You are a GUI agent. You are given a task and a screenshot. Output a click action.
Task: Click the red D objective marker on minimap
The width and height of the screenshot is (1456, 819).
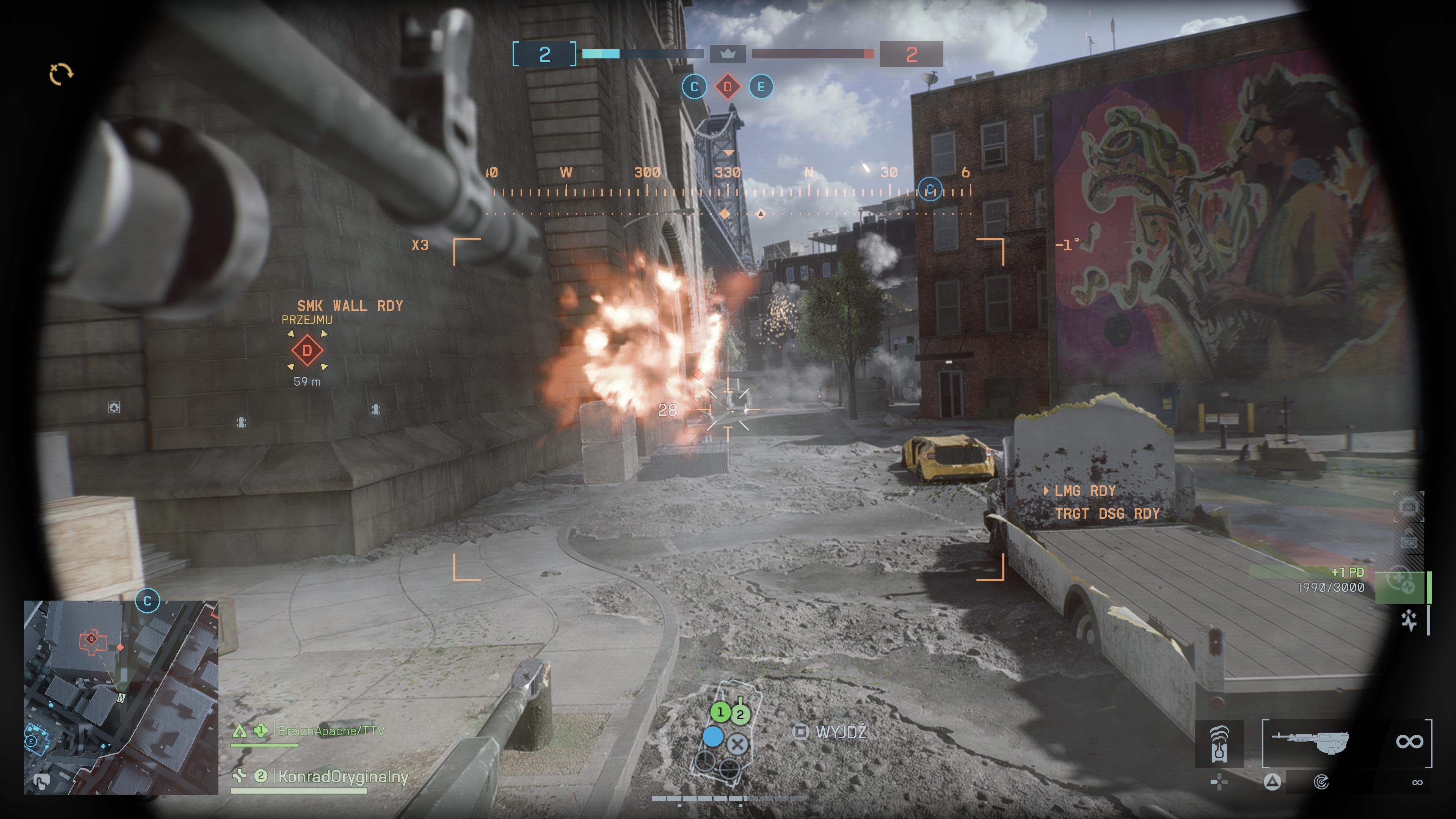point(91,639)
